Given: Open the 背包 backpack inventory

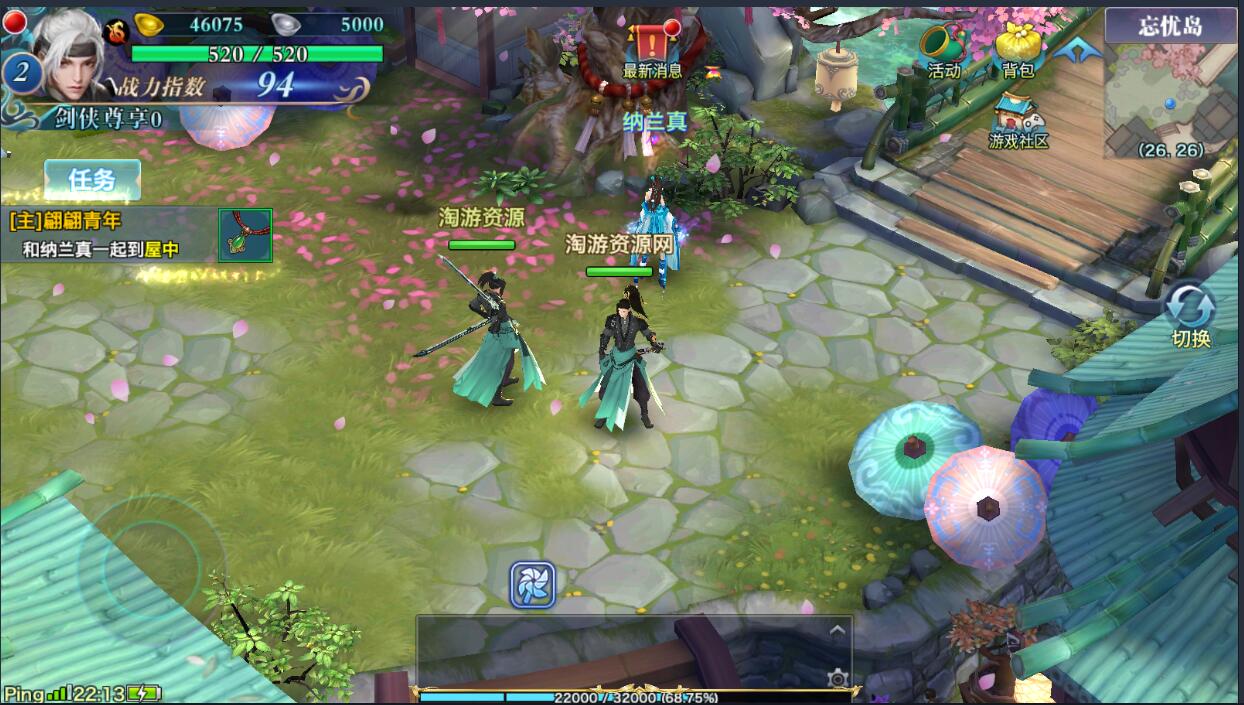Looking at the screenshot, I should tap(1018, 50).
